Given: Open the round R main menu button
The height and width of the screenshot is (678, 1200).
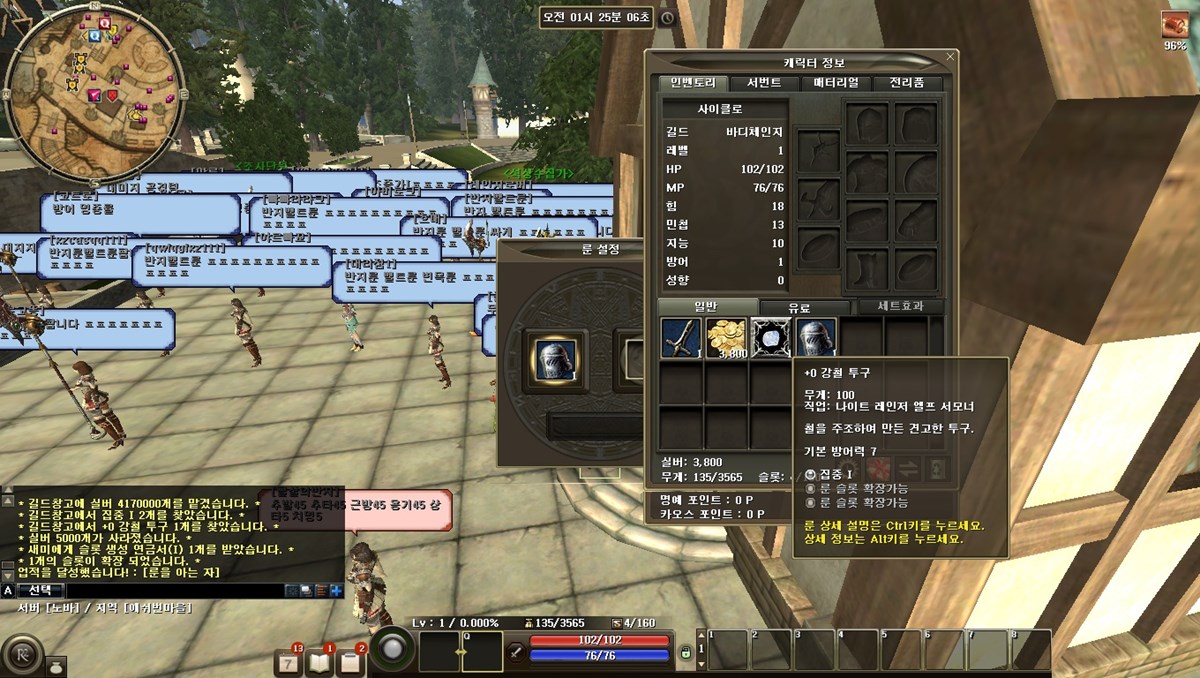Looking at the screenshot, I should pos(21,655).
